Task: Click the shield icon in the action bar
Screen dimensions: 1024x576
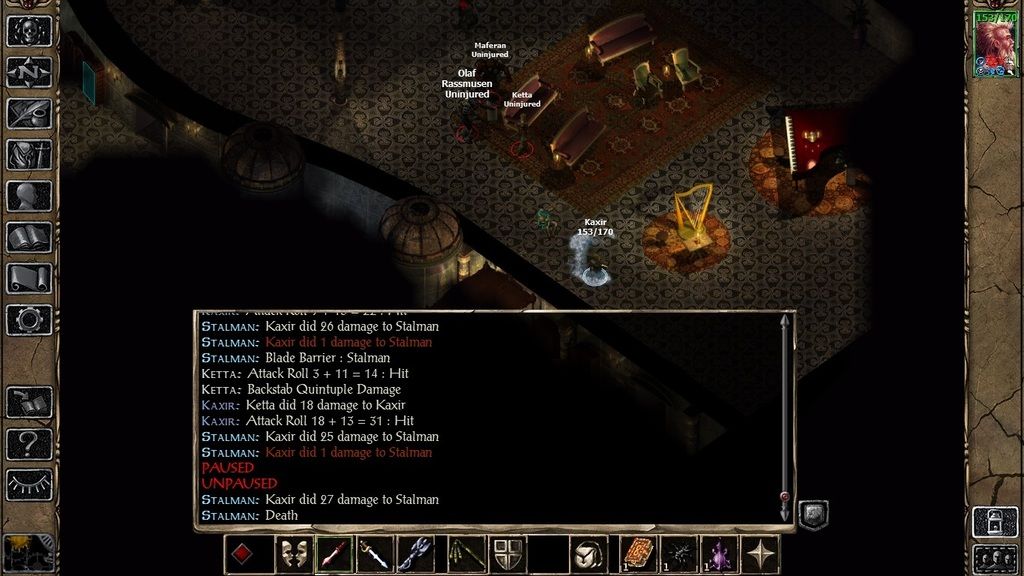Action: pyautogui.click(x=507, y=554)
